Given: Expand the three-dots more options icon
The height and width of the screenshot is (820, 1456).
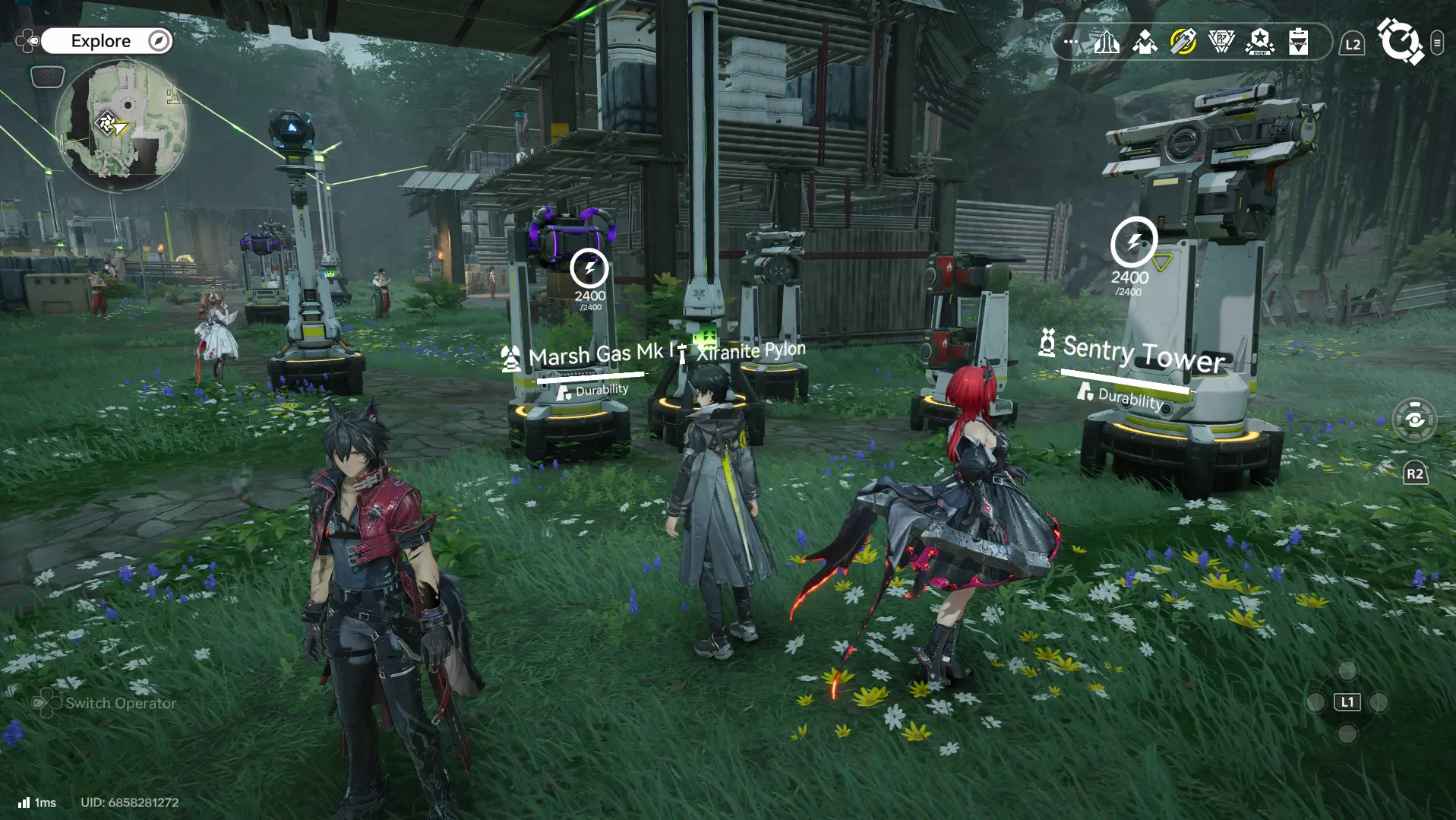Looking at the screenshot, I should [1071, 42].
